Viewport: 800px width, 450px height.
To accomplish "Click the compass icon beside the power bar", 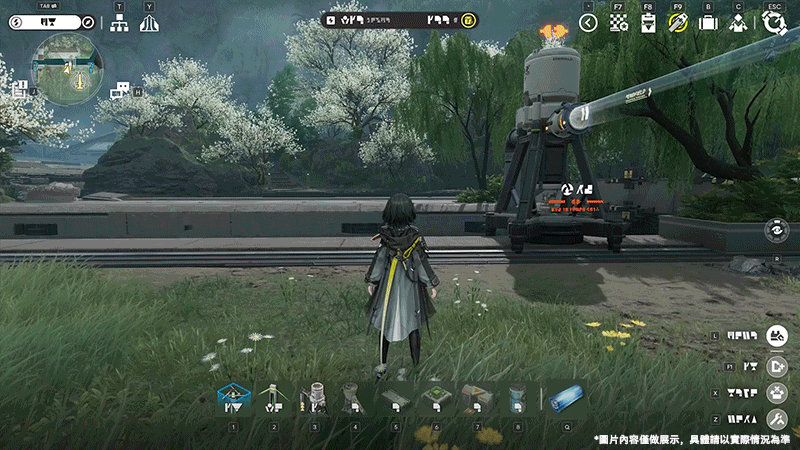I will [88, 21].
